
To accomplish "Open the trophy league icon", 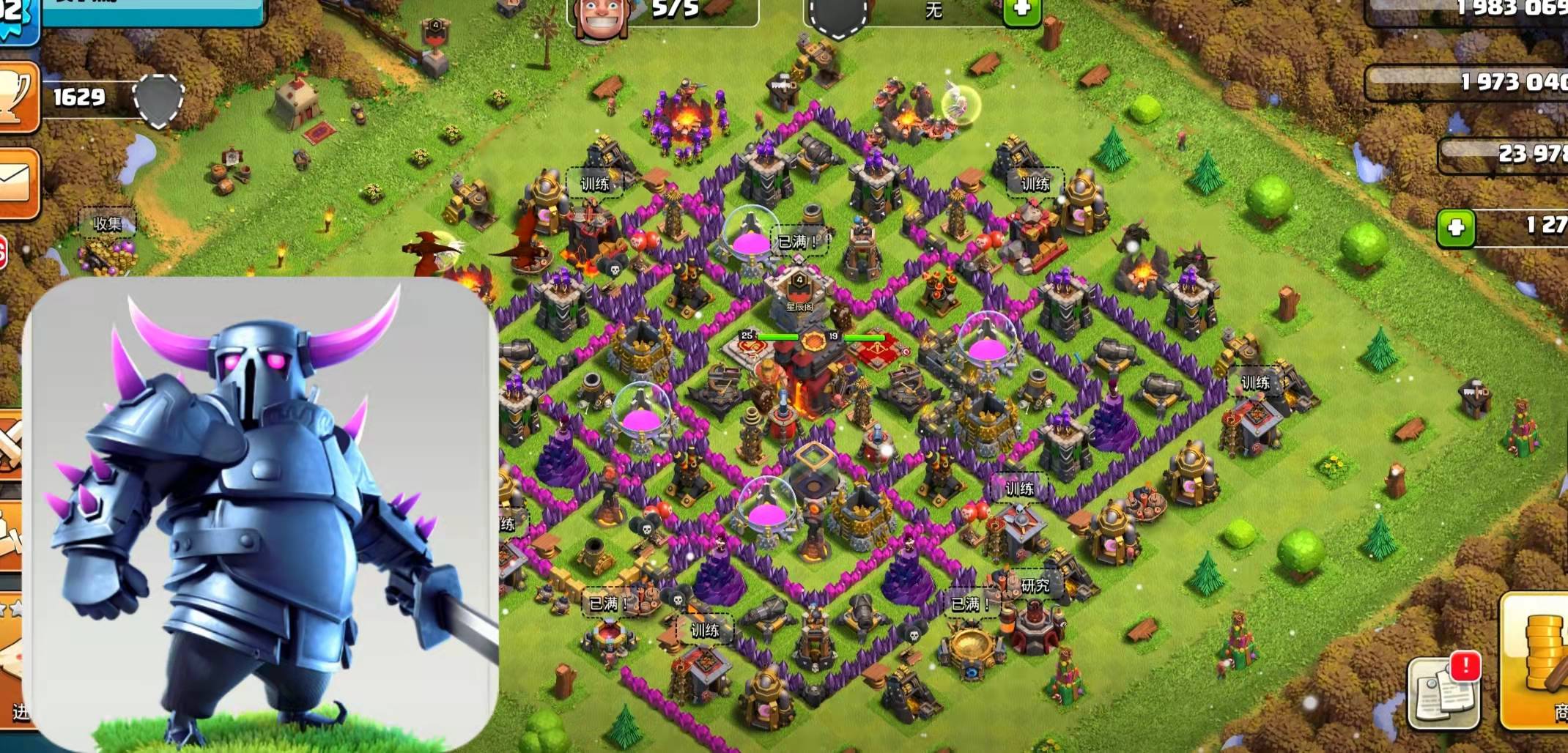I will coord(16,97).
